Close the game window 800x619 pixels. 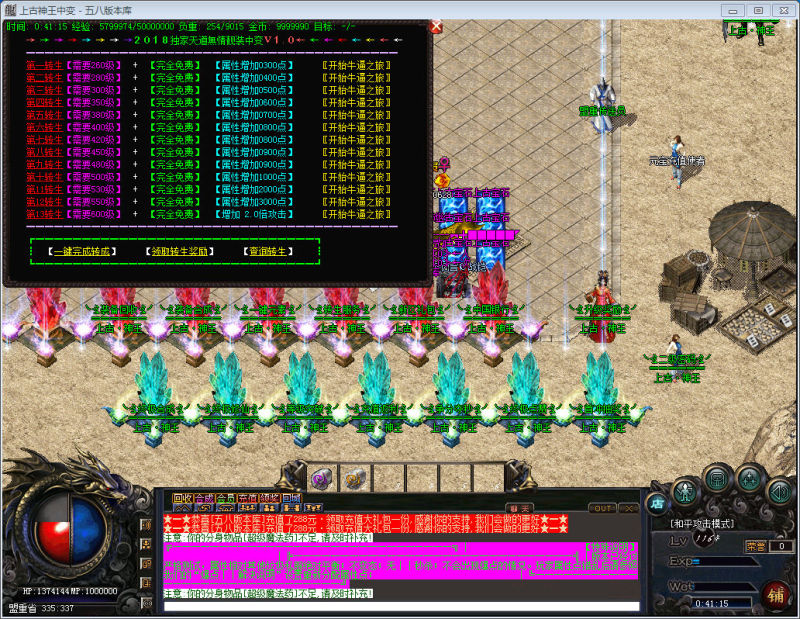coord(781,10)
